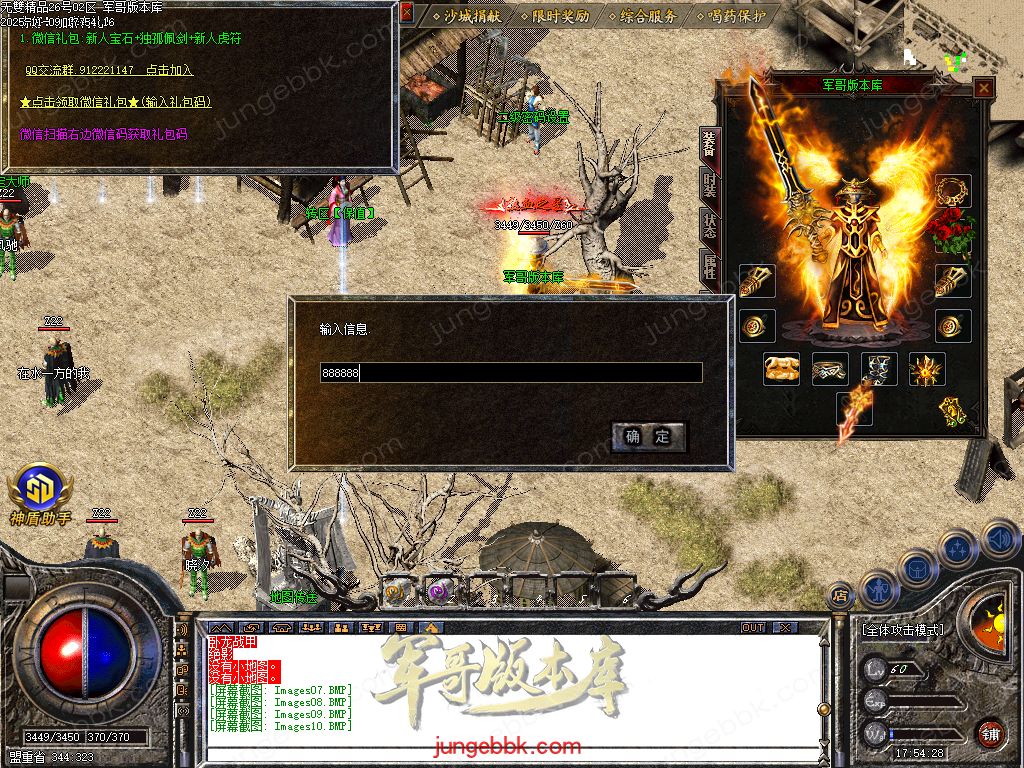Select the golden belt equipment slot

[x=830, y=369]
